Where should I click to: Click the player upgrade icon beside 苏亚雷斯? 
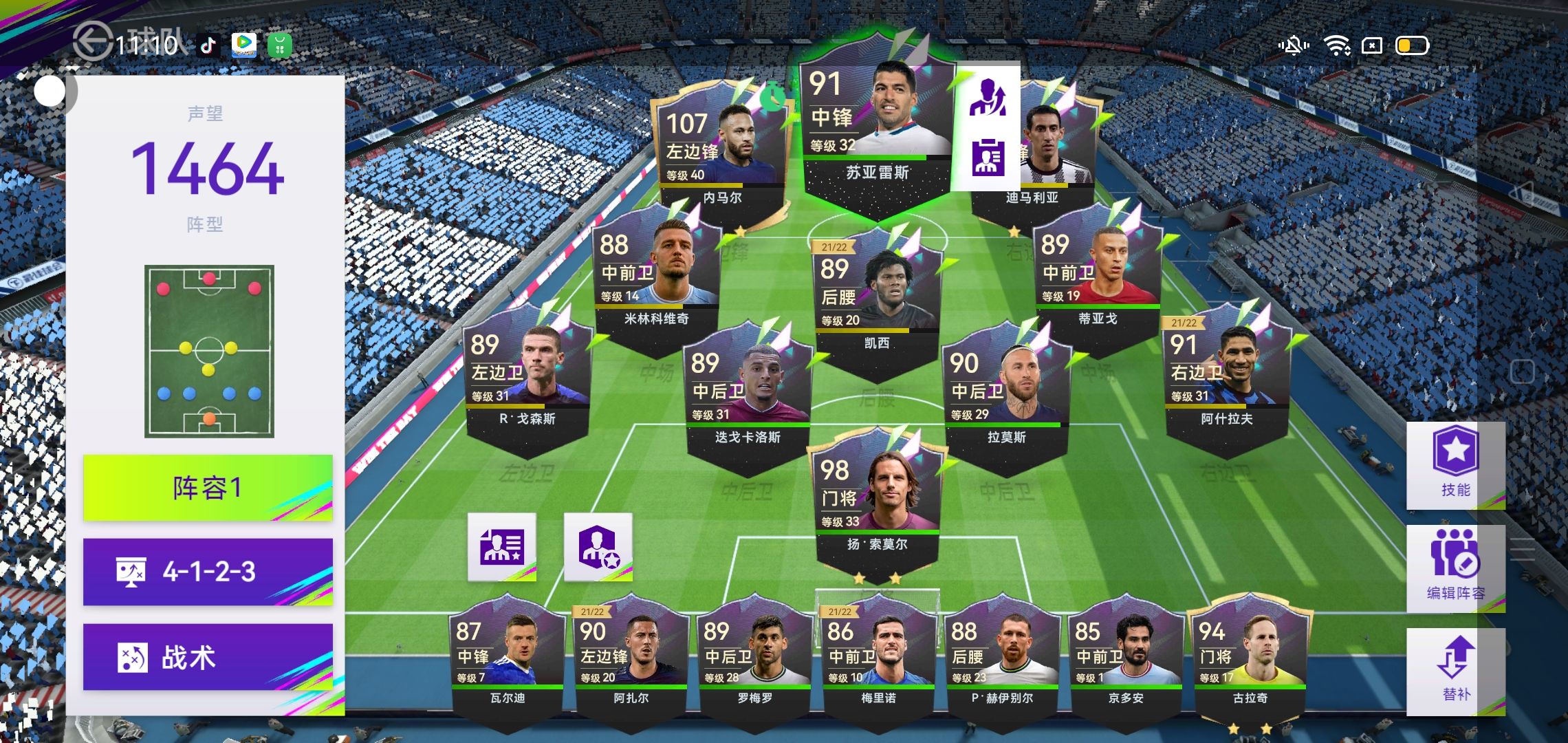[x=988, y=98]
